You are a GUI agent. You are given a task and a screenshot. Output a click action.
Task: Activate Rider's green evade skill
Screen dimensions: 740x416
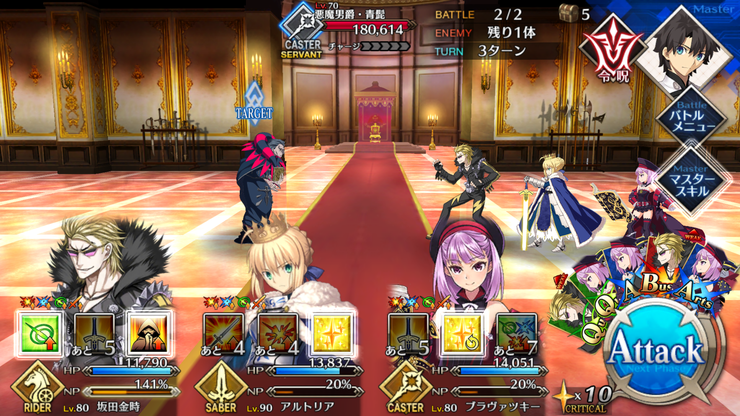coord(40,333)
